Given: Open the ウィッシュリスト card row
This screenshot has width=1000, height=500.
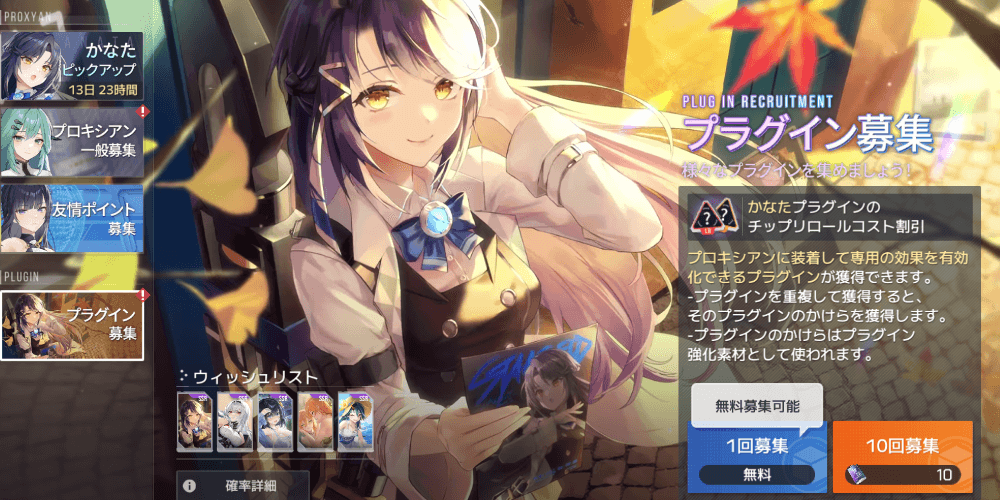Looking at the screenshot, I should coord(275,421).
